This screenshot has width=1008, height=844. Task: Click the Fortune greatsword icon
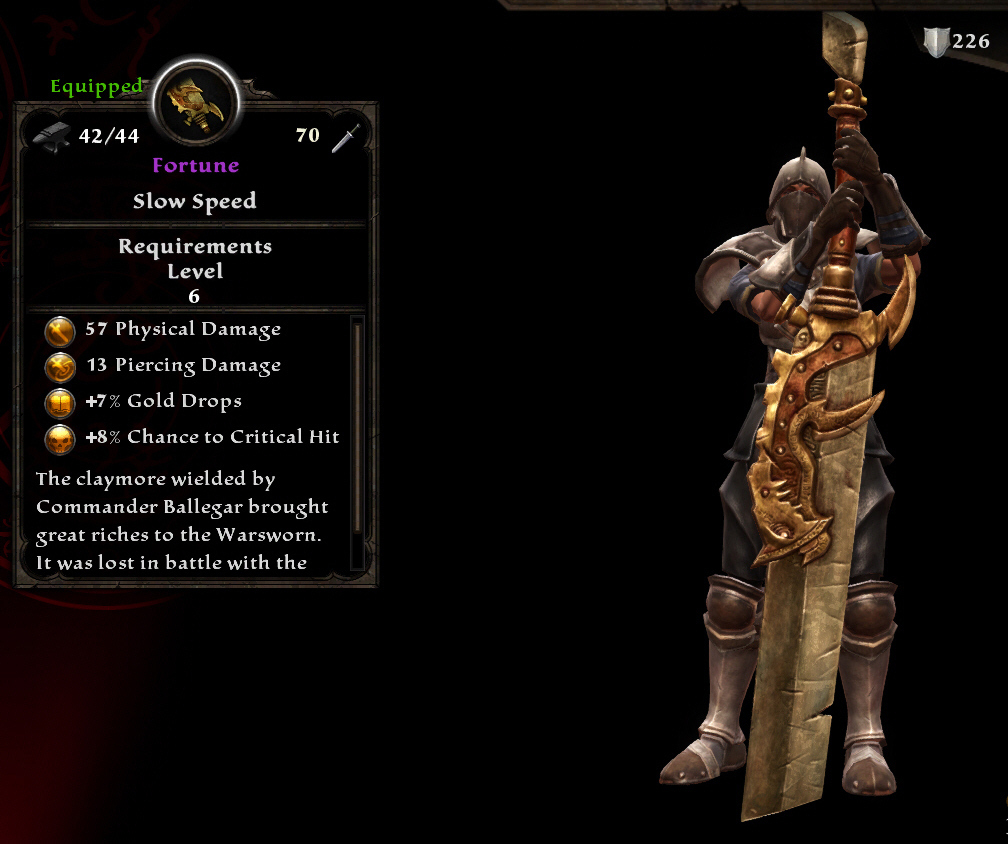coord(196,104)
